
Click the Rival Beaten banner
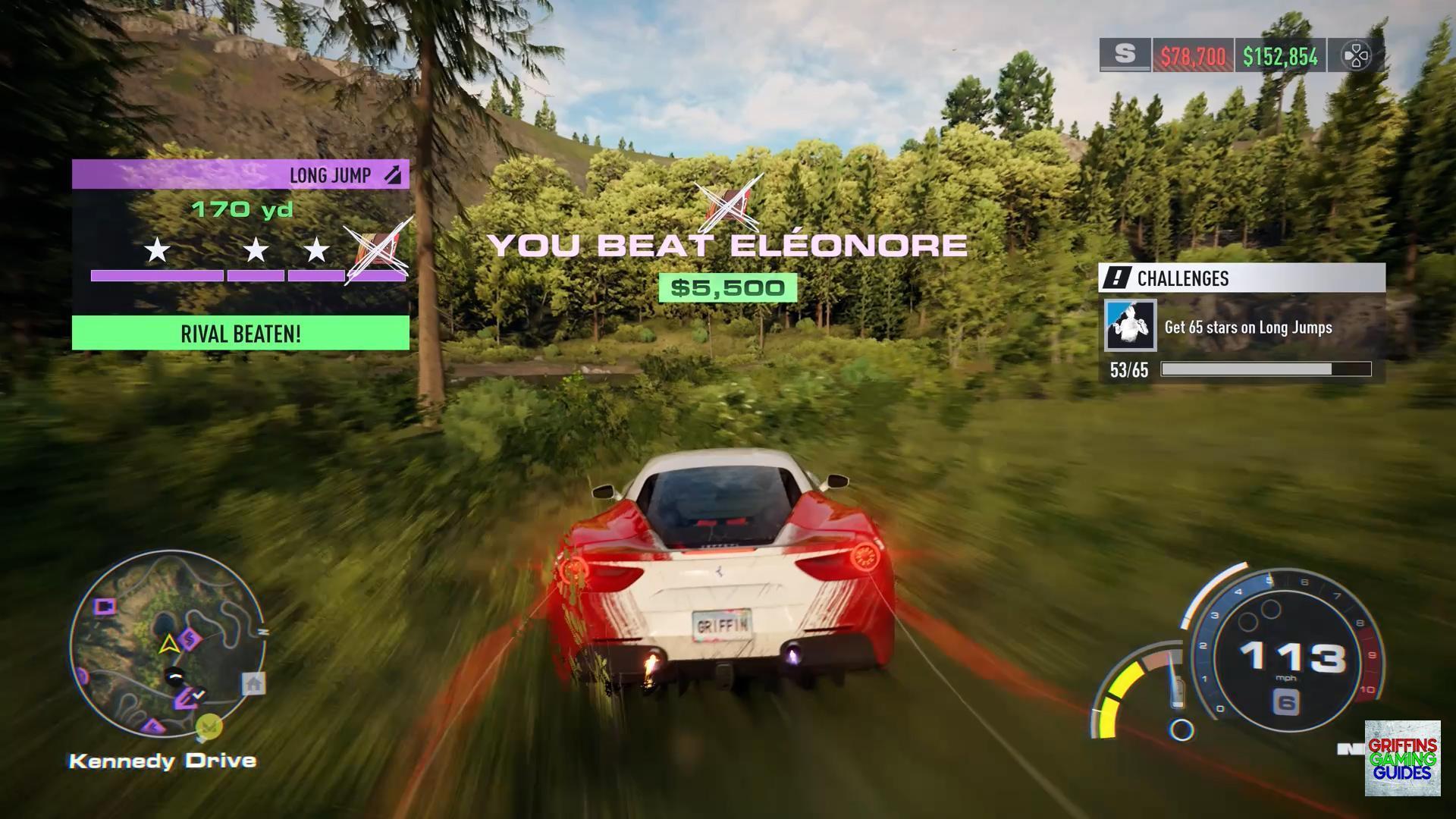pyautogui.click(x=240, y=334)
